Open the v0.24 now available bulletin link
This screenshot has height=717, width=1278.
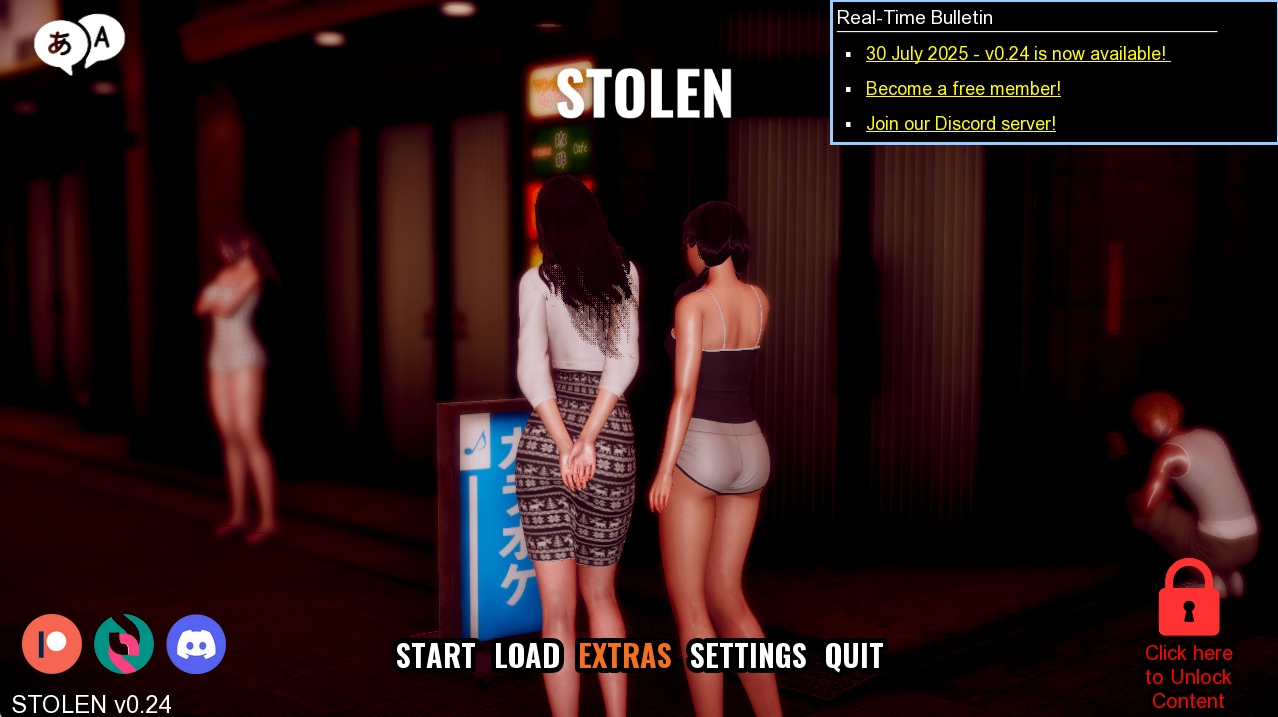click(x=1017, y=54)
